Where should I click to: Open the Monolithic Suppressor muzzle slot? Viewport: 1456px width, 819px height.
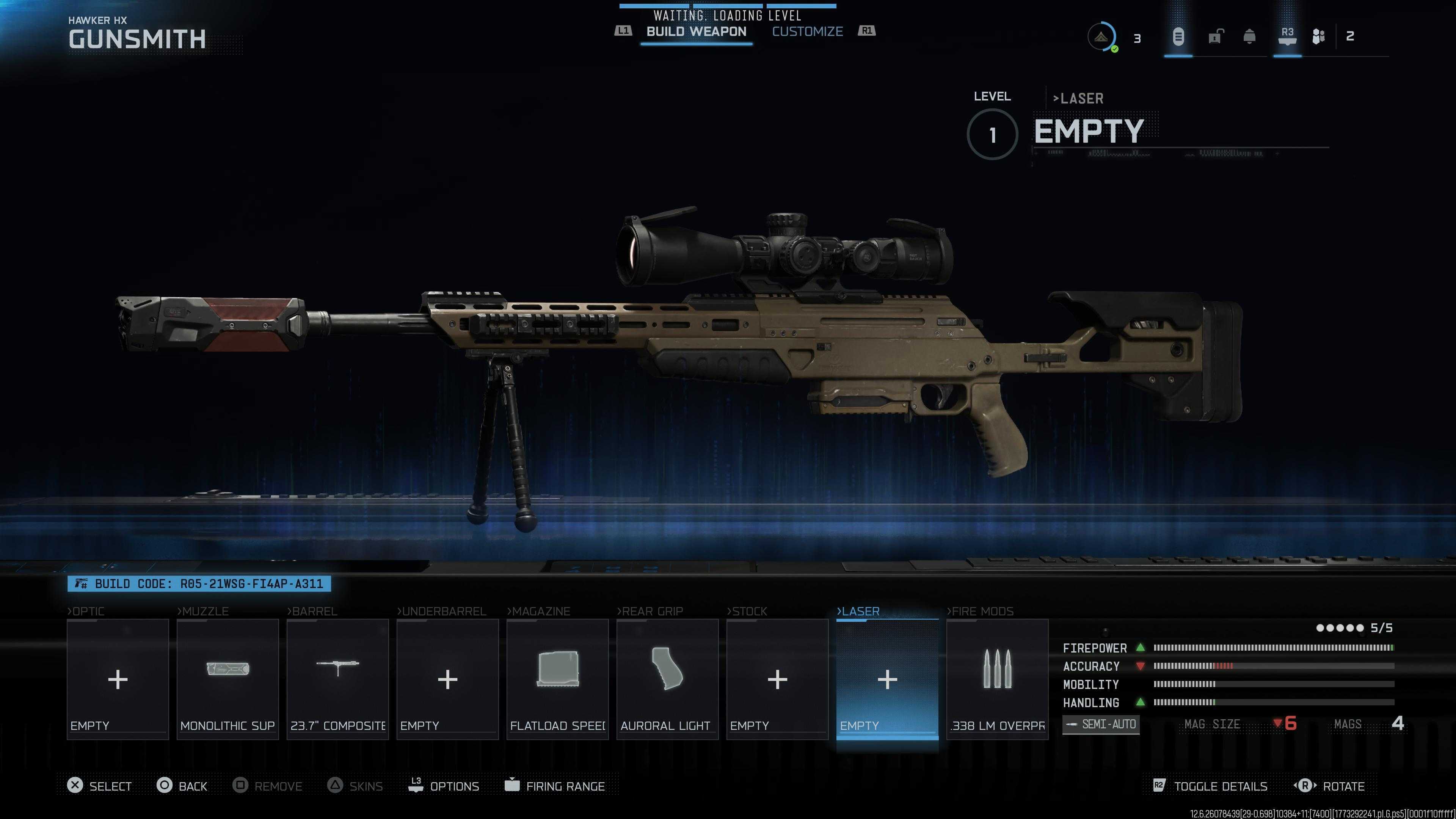click(227, 679)
